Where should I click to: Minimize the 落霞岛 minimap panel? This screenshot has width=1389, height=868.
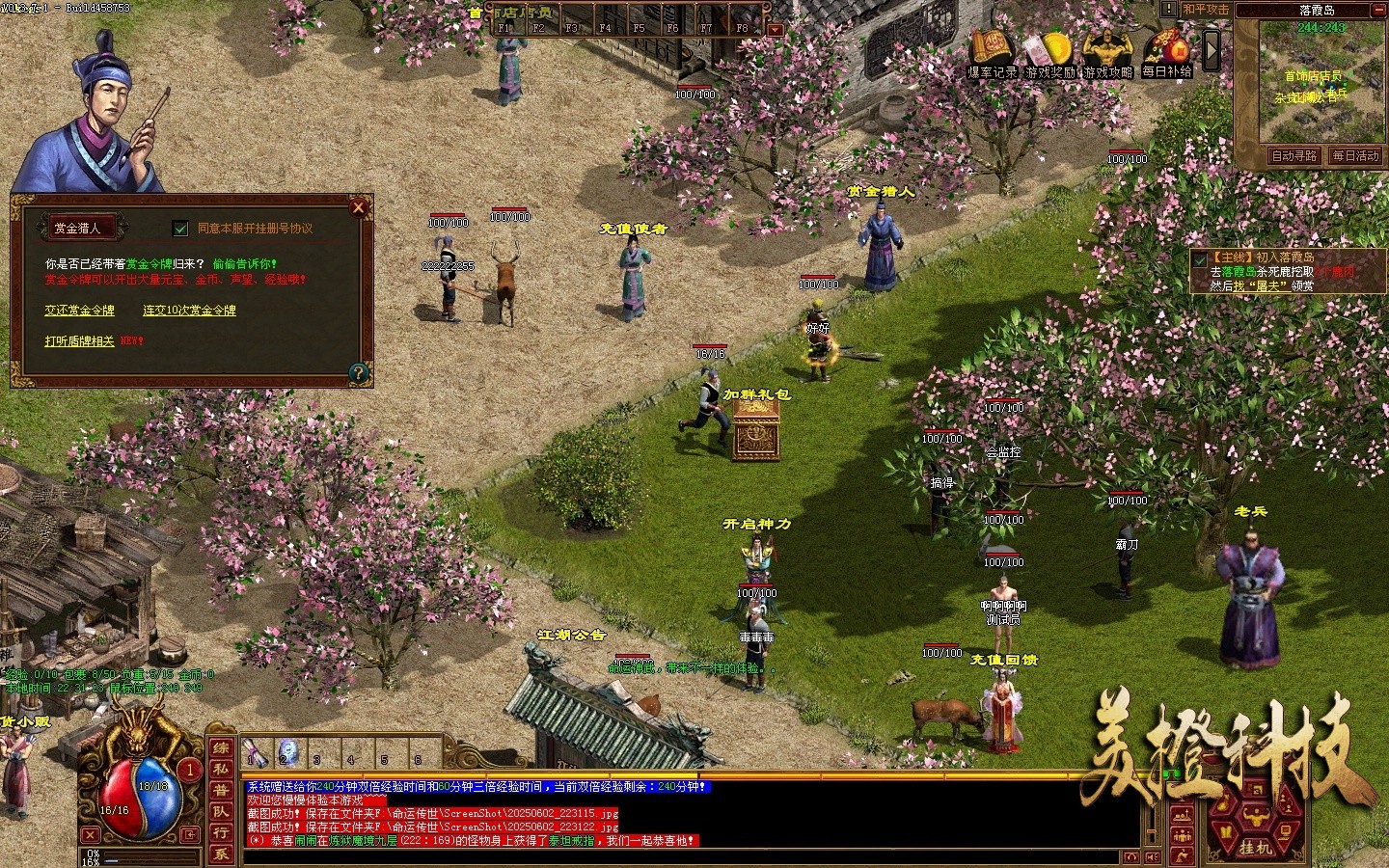click(1380, 10)
